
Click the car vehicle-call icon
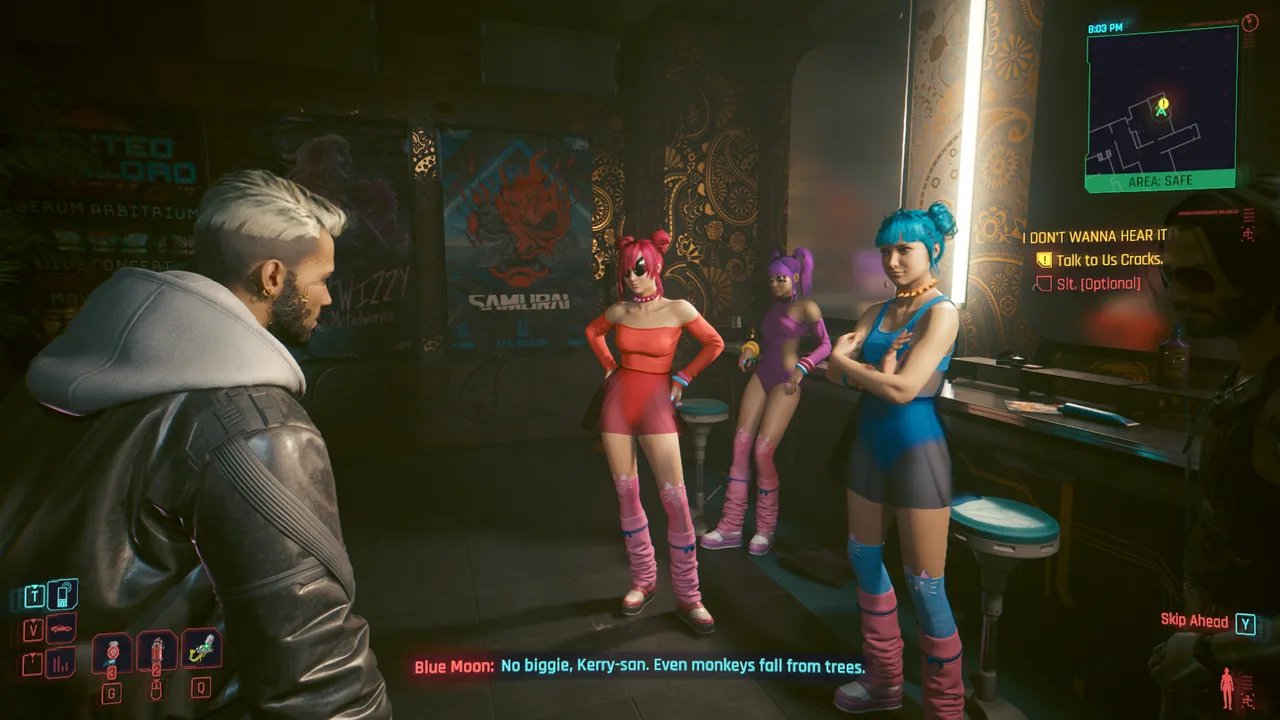coord(61,629)
